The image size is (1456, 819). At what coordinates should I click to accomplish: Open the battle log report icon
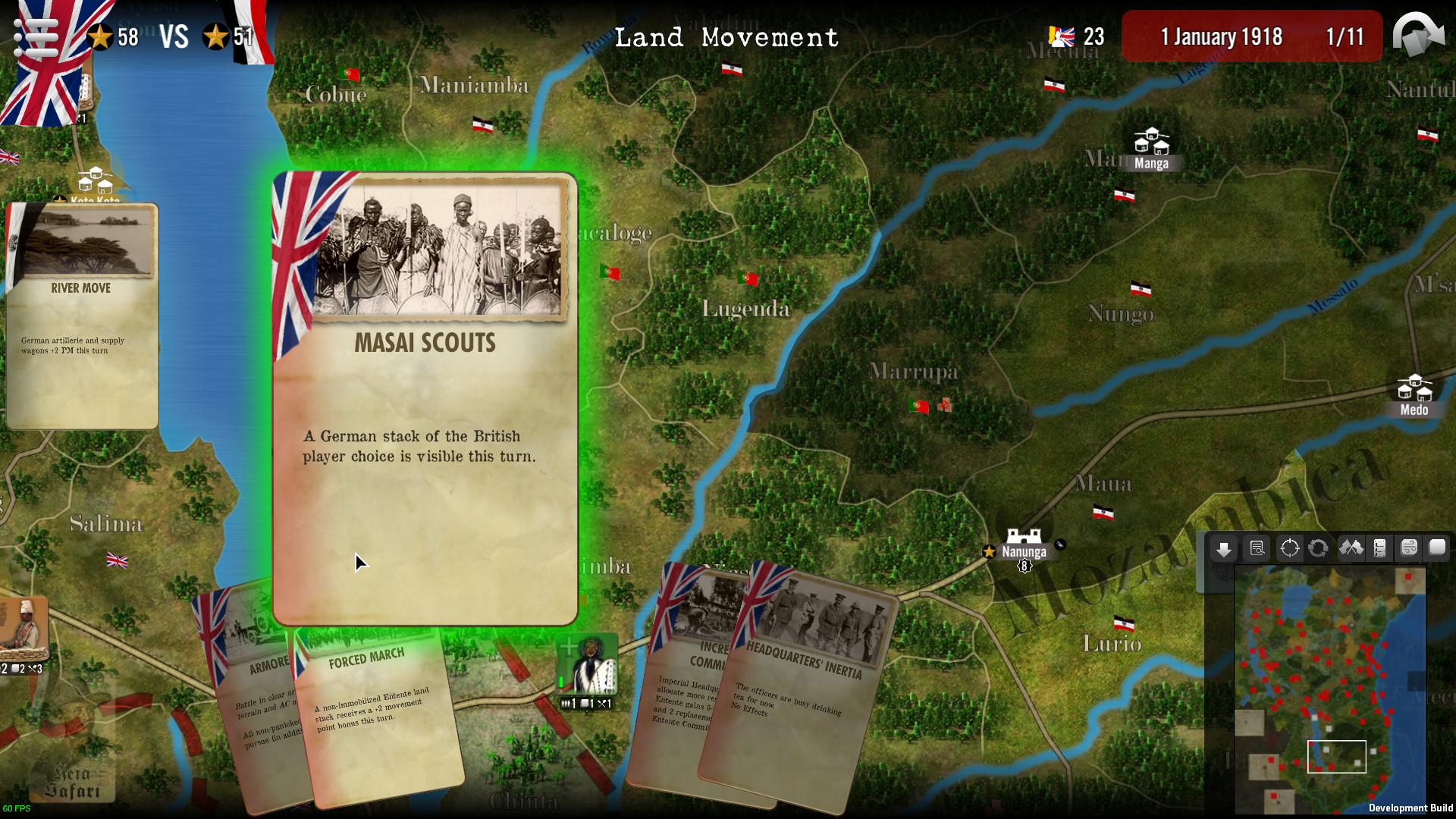click(1257, 548)
